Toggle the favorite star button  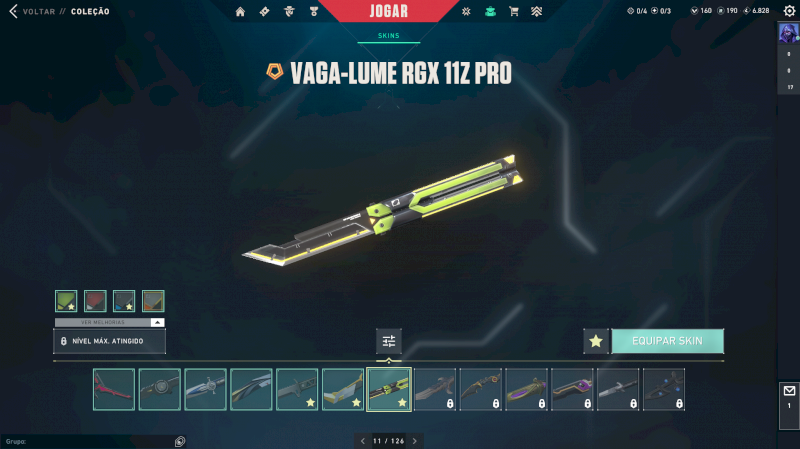click(x=596, y=341)
